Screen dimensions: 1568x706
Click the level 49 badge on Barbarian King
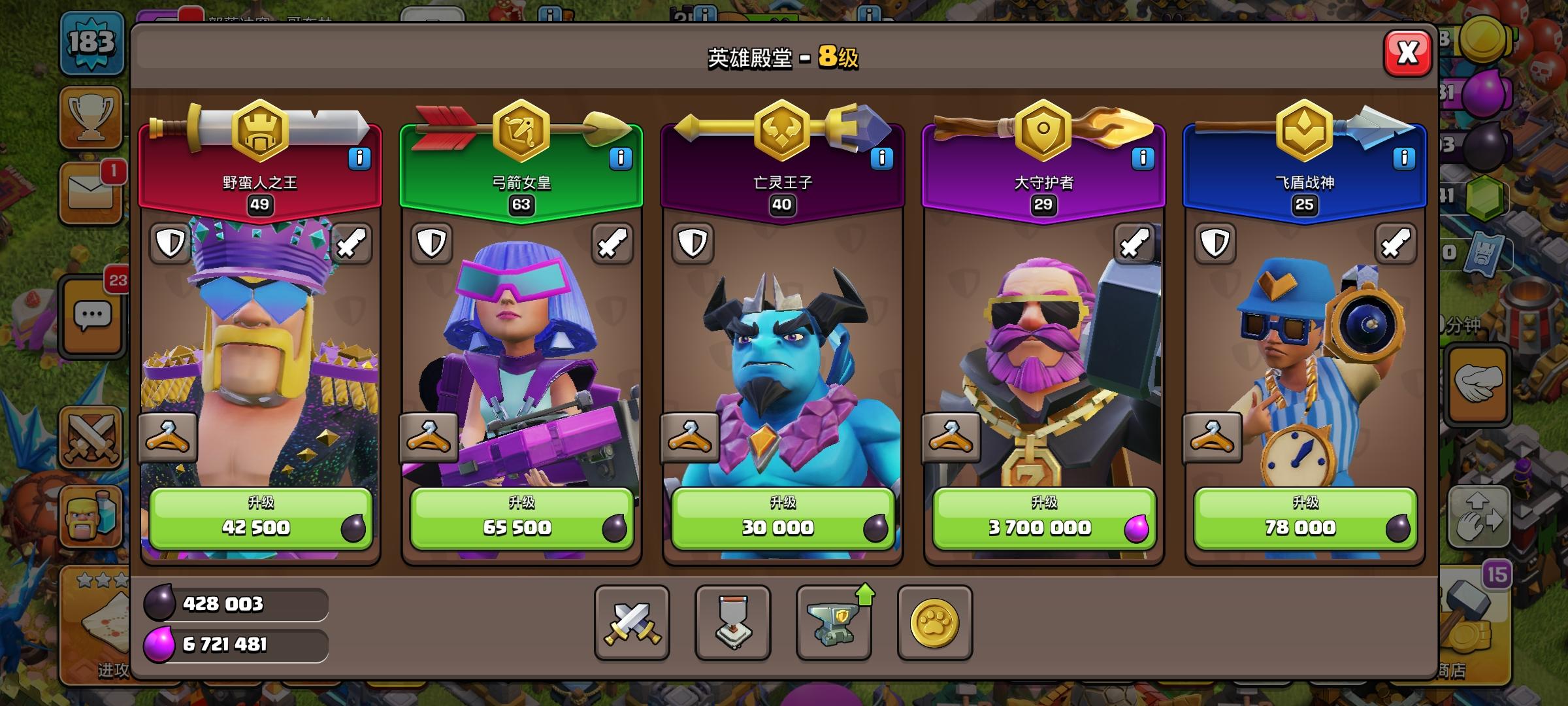click(x=260, y=205)
